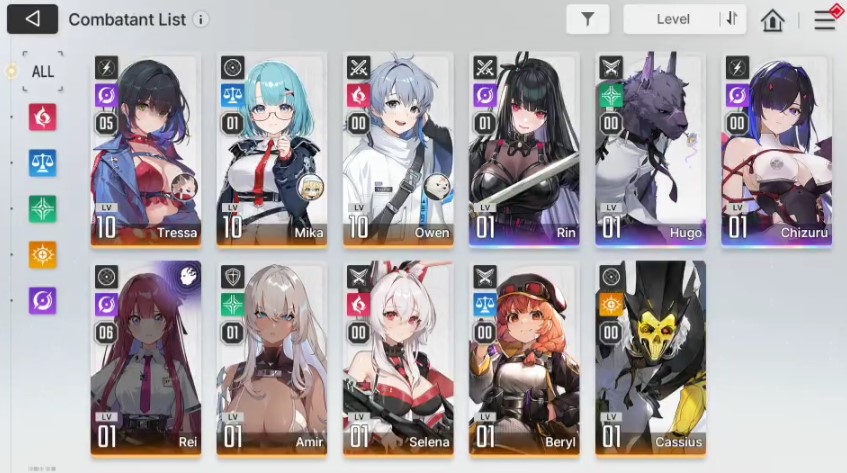Return to the home screen

coord(772,20)
